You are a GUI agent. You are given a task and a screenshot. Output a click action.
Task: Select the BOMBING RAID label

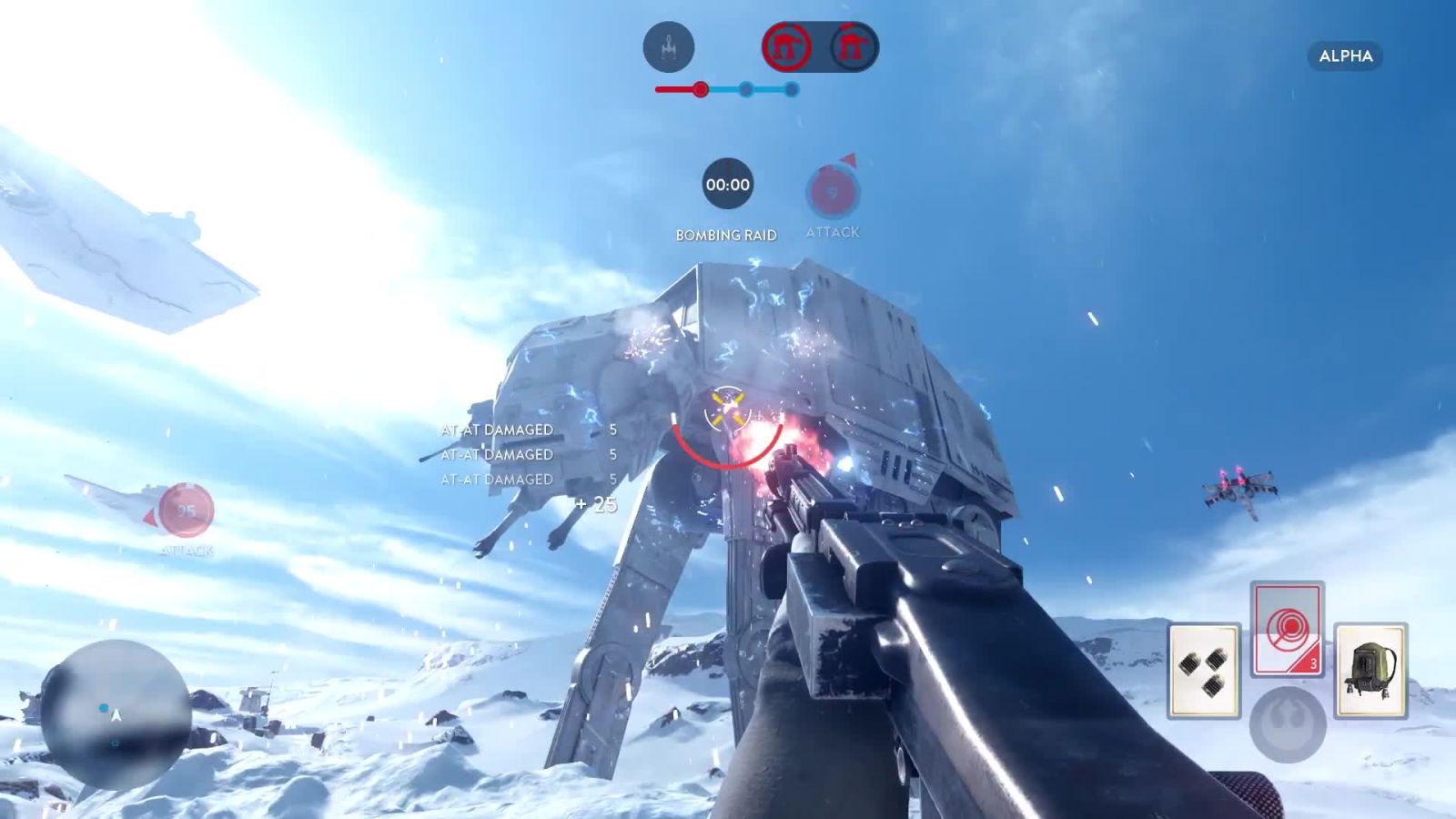coord(726,235)
